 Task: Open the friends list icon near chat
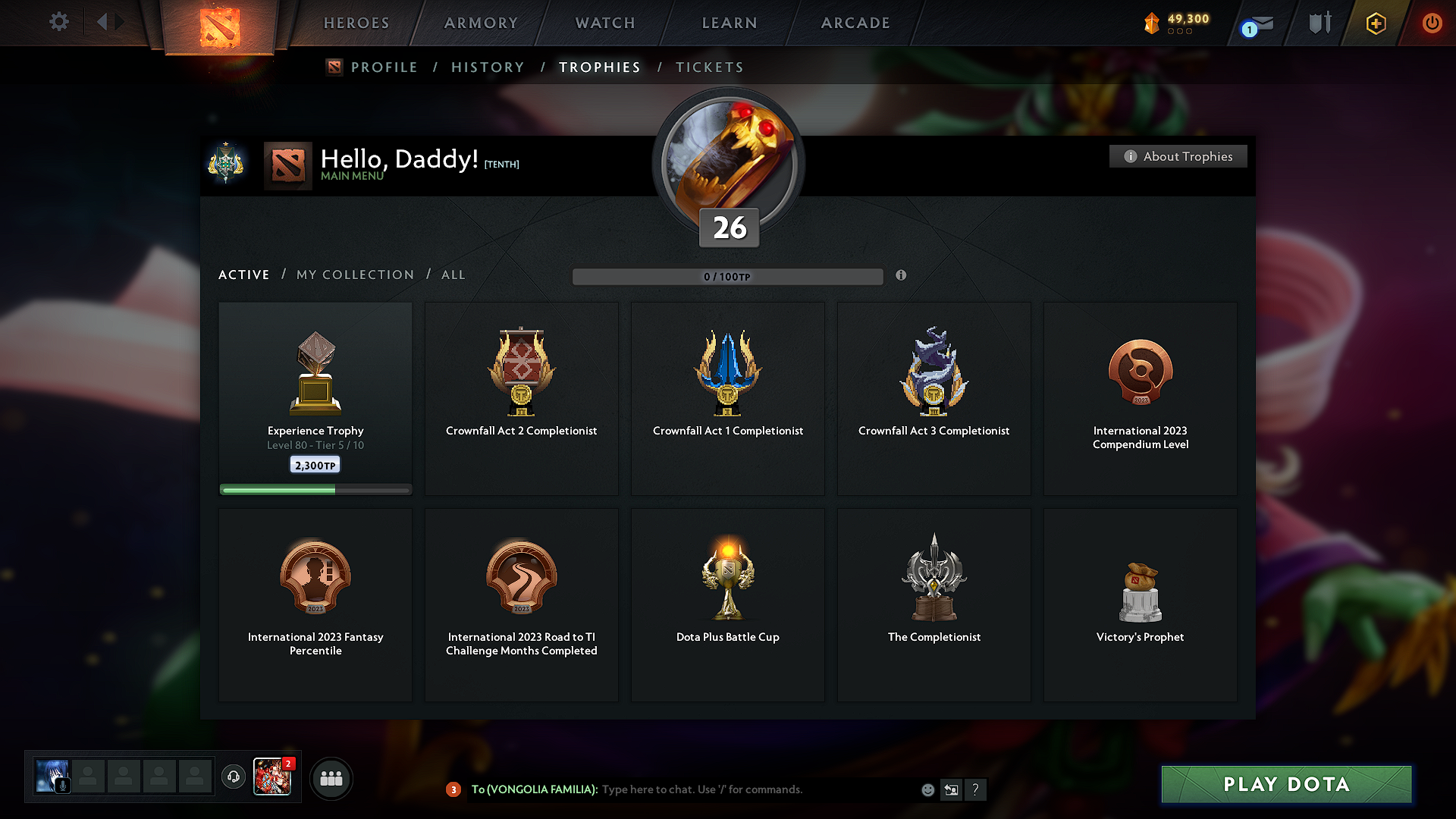pos(331,778)
